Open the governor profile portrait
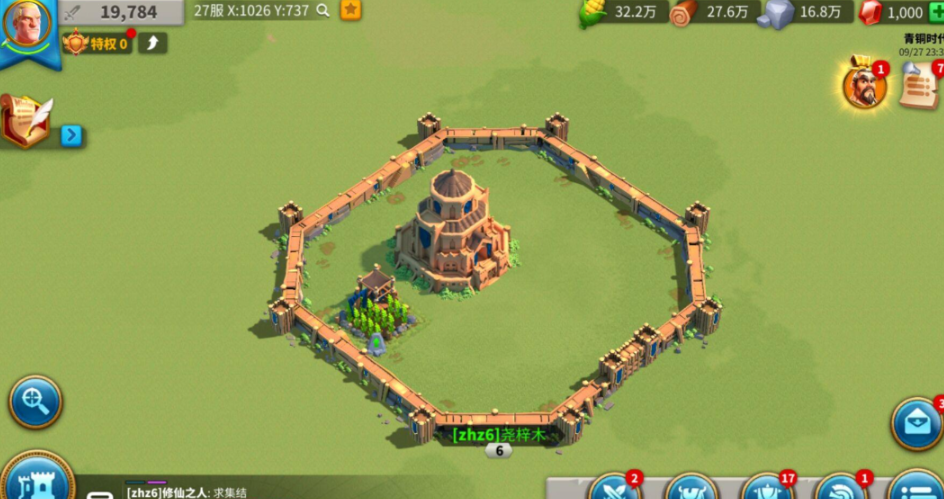Viewport: 944px width, 499px height. [x=27, y=26]
